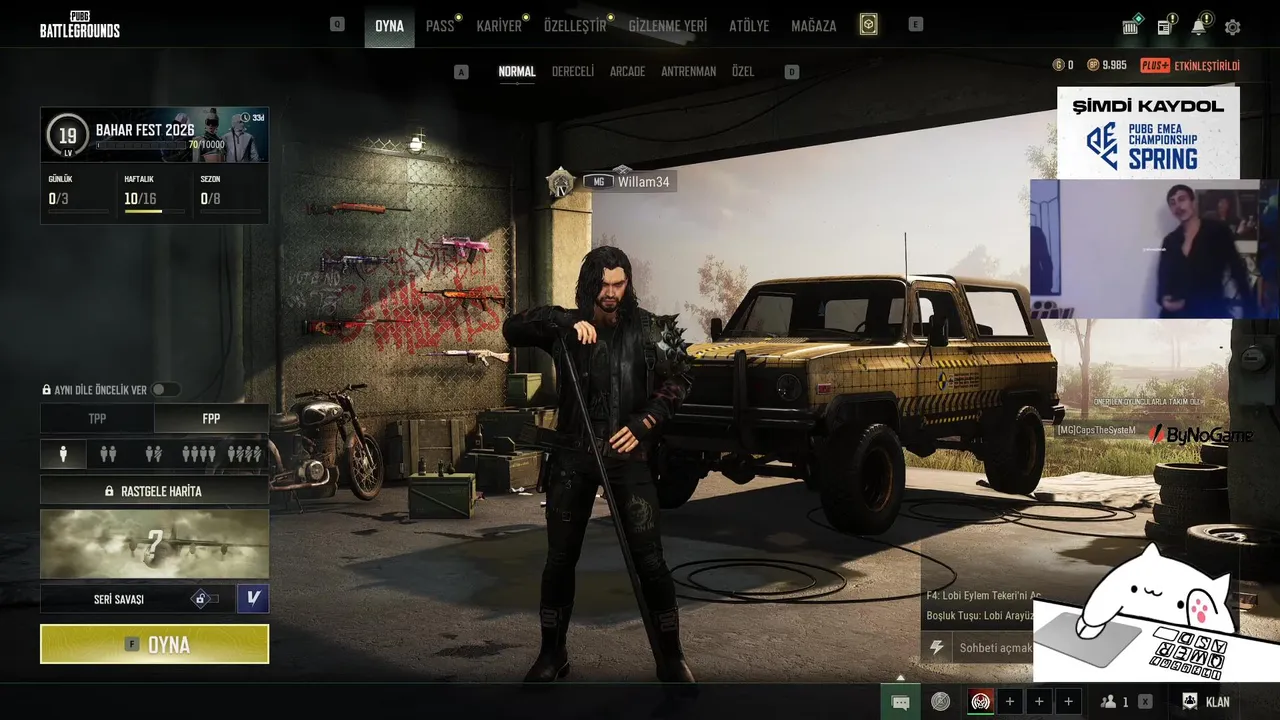Open the KLAN clan panel
1280x720 pixels.
tap(1206, 702)
